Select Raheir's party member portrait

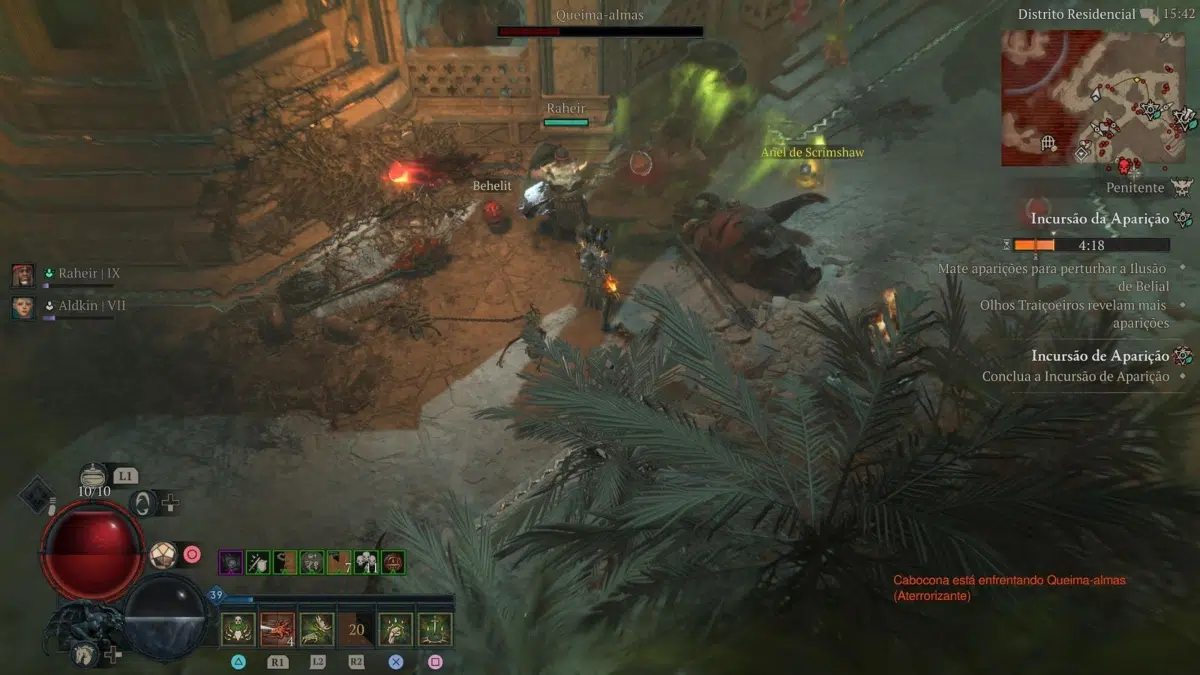tap(23, 274)
